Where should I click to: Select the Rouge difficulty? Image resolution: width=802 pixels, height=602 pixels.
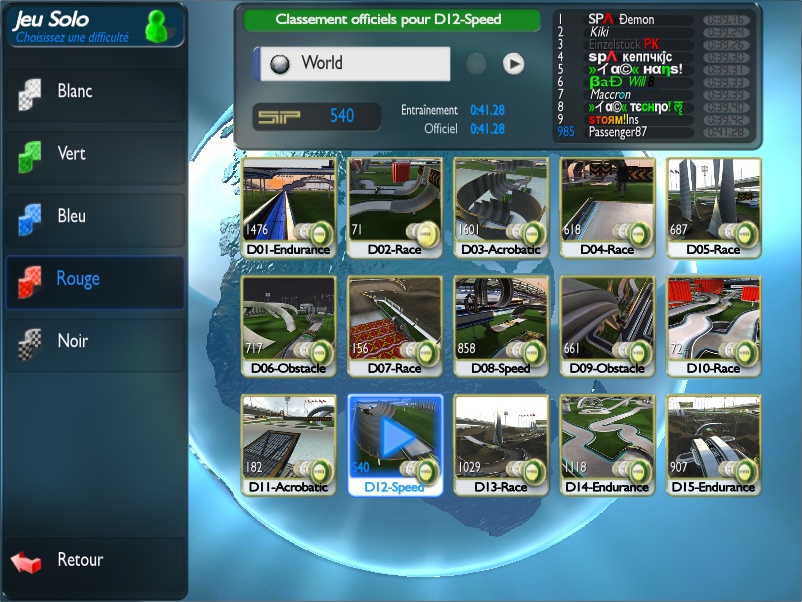93,280
